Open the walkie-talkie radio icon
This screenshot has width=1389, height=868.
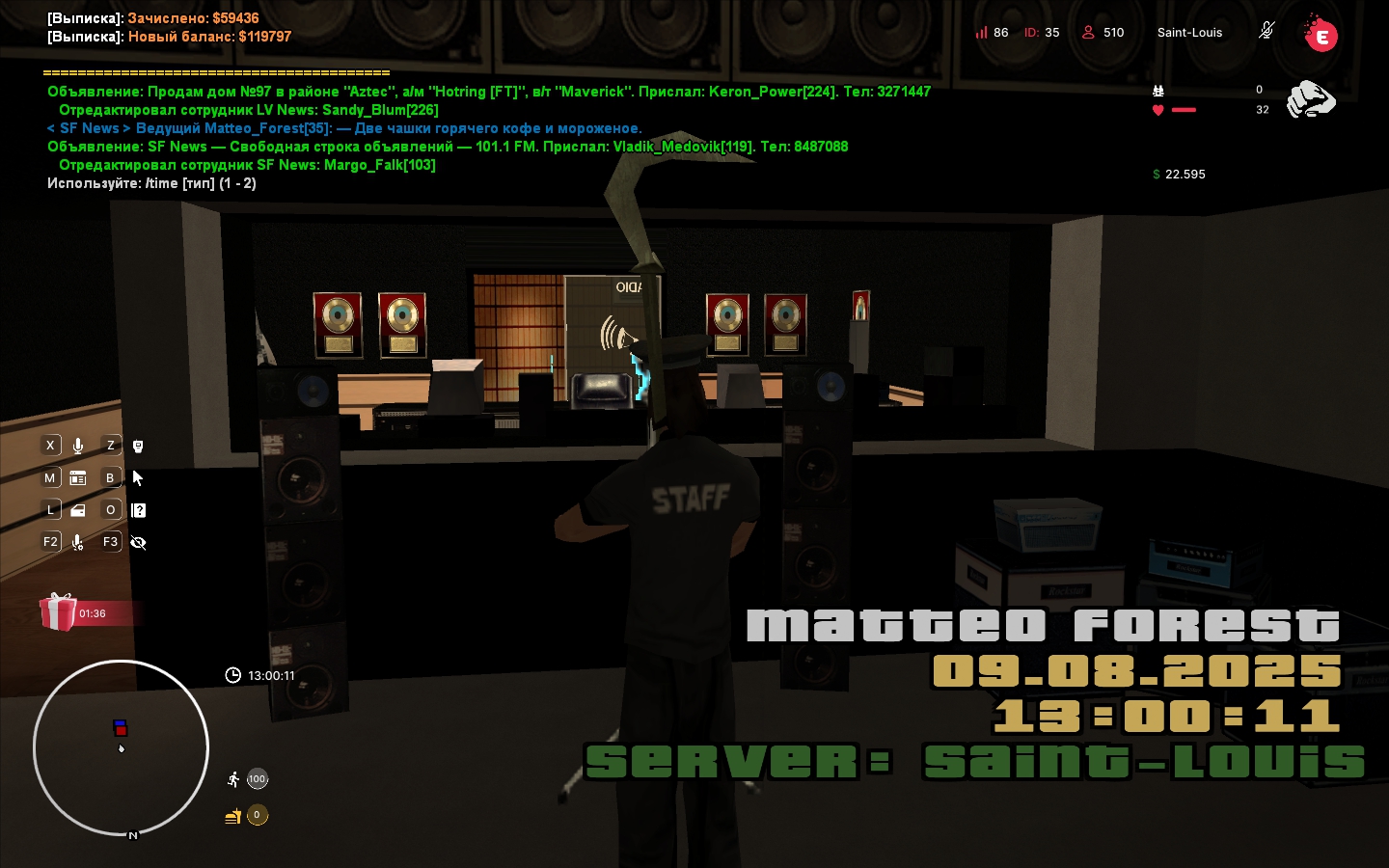[138, 446]
